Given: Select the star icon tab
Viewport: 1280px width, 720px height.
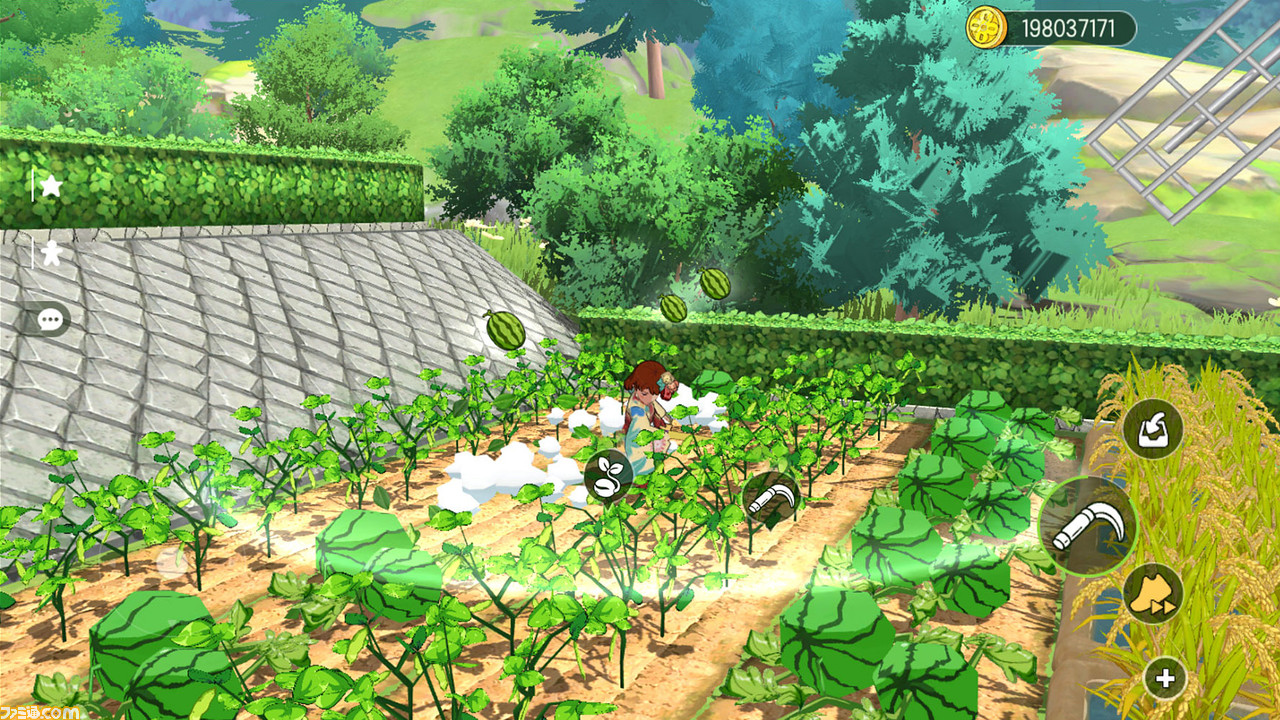Looking at the screenshot, I should 50,186.
